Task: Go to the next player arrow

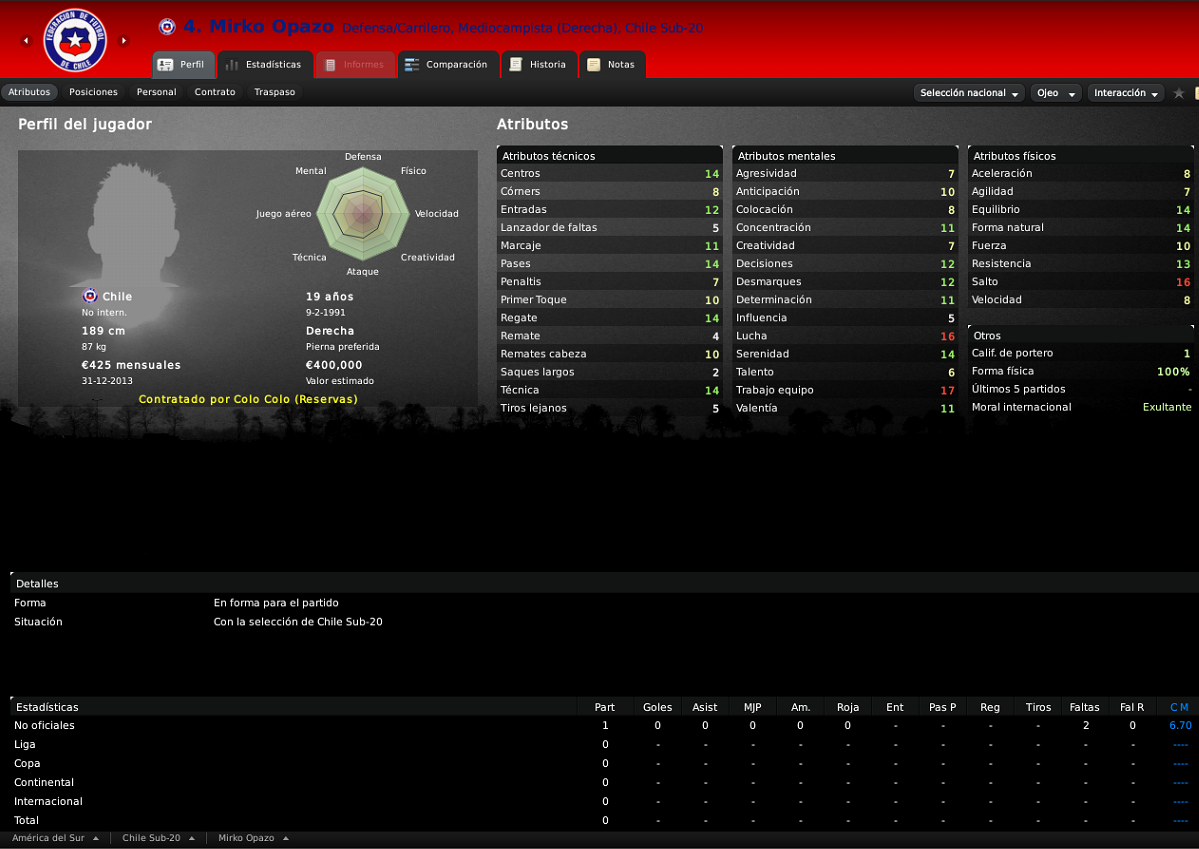Action: tap(124, 41)
